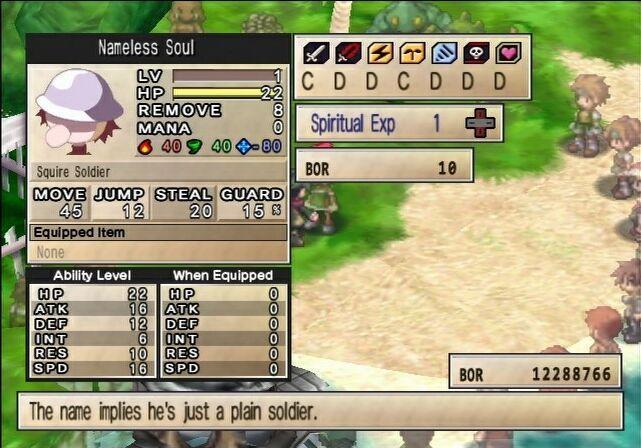Image resolution: width=641 pixels, height=448 pixels.
Task: Select the empty Equipped Item slot
Action: (x=158, y=252)
